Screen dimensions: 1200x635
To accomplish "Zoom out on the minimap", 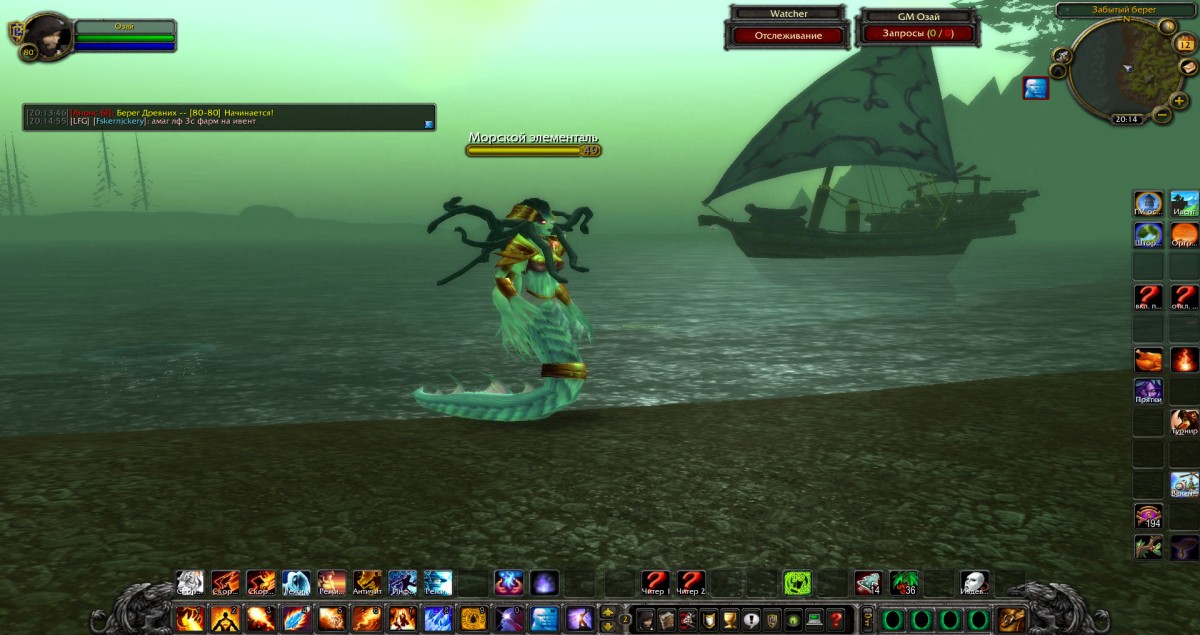I will [1162, 115].
